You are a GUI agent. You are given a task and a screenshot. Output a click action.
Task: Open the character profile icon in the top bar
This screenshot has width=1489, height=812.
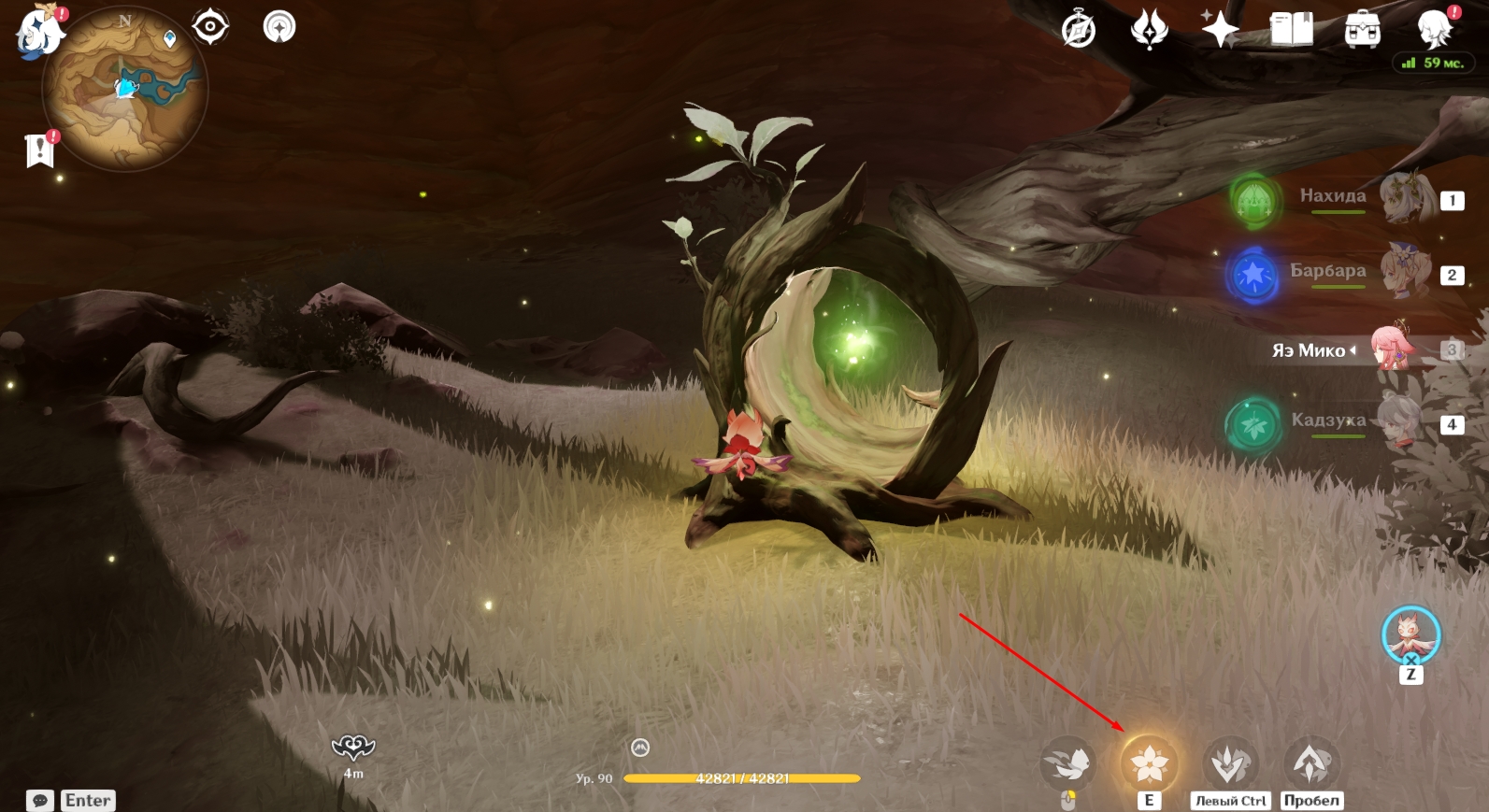[x=1433, y=30]
